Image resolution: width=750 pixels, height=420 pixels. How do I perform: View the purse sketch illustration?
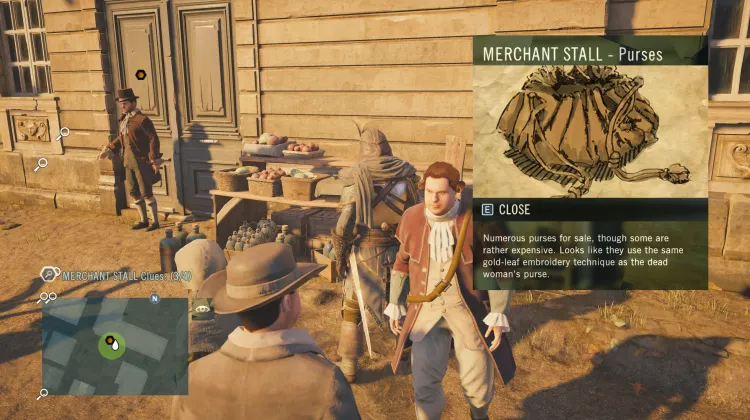point(589,131)
